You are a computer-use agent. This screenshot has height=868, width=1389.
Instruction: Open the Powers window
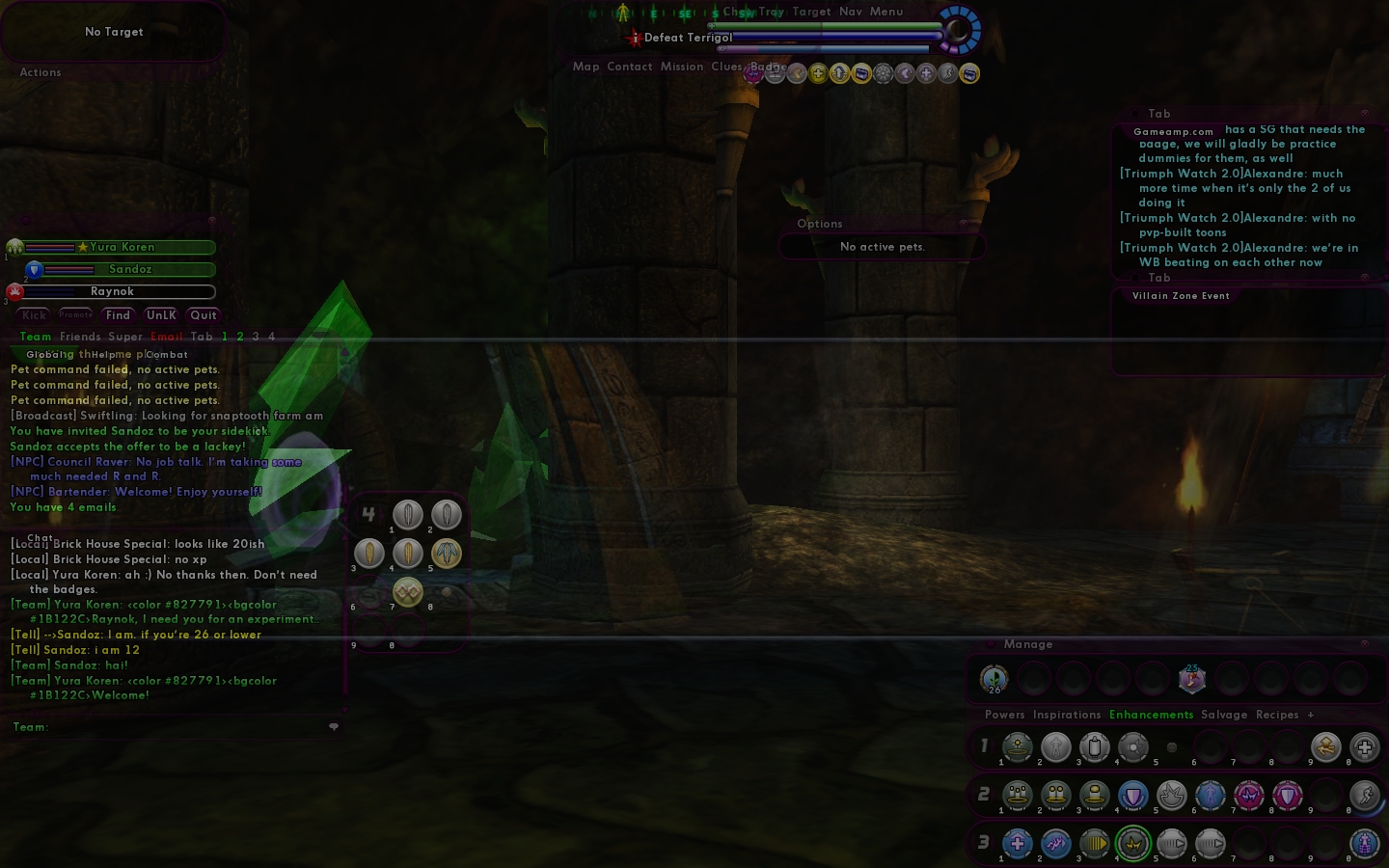click(x=1005, y=715)
